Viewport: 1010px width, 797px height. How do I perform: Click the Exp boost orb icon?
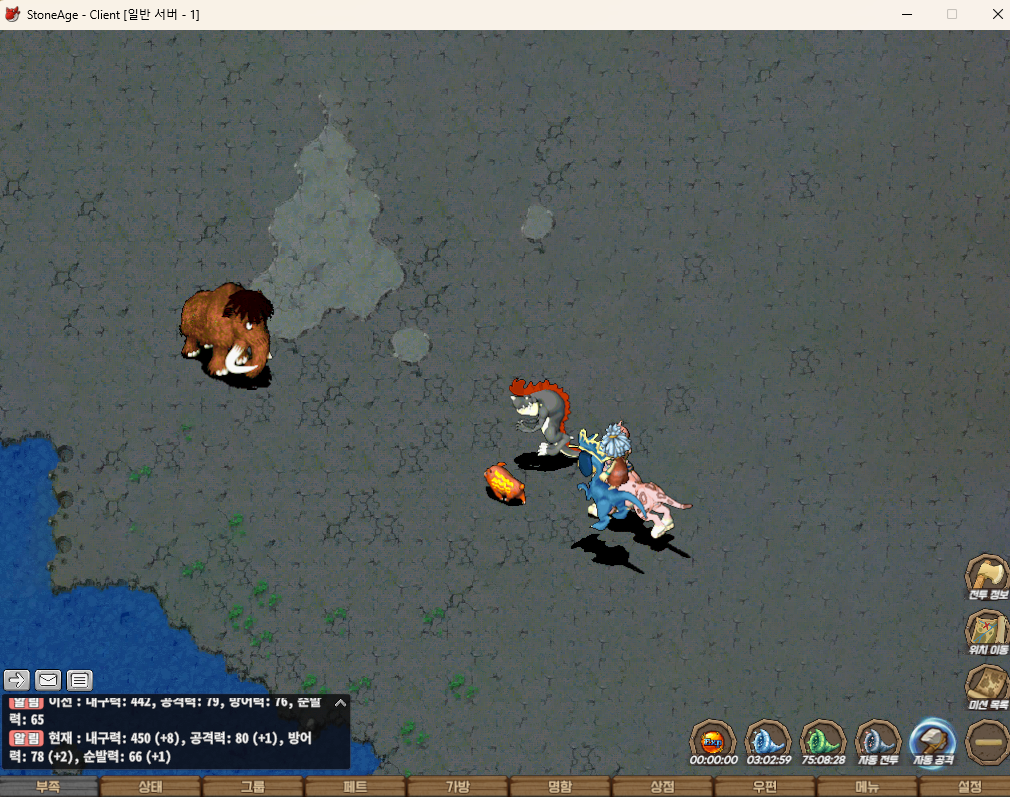pos(714,741)
